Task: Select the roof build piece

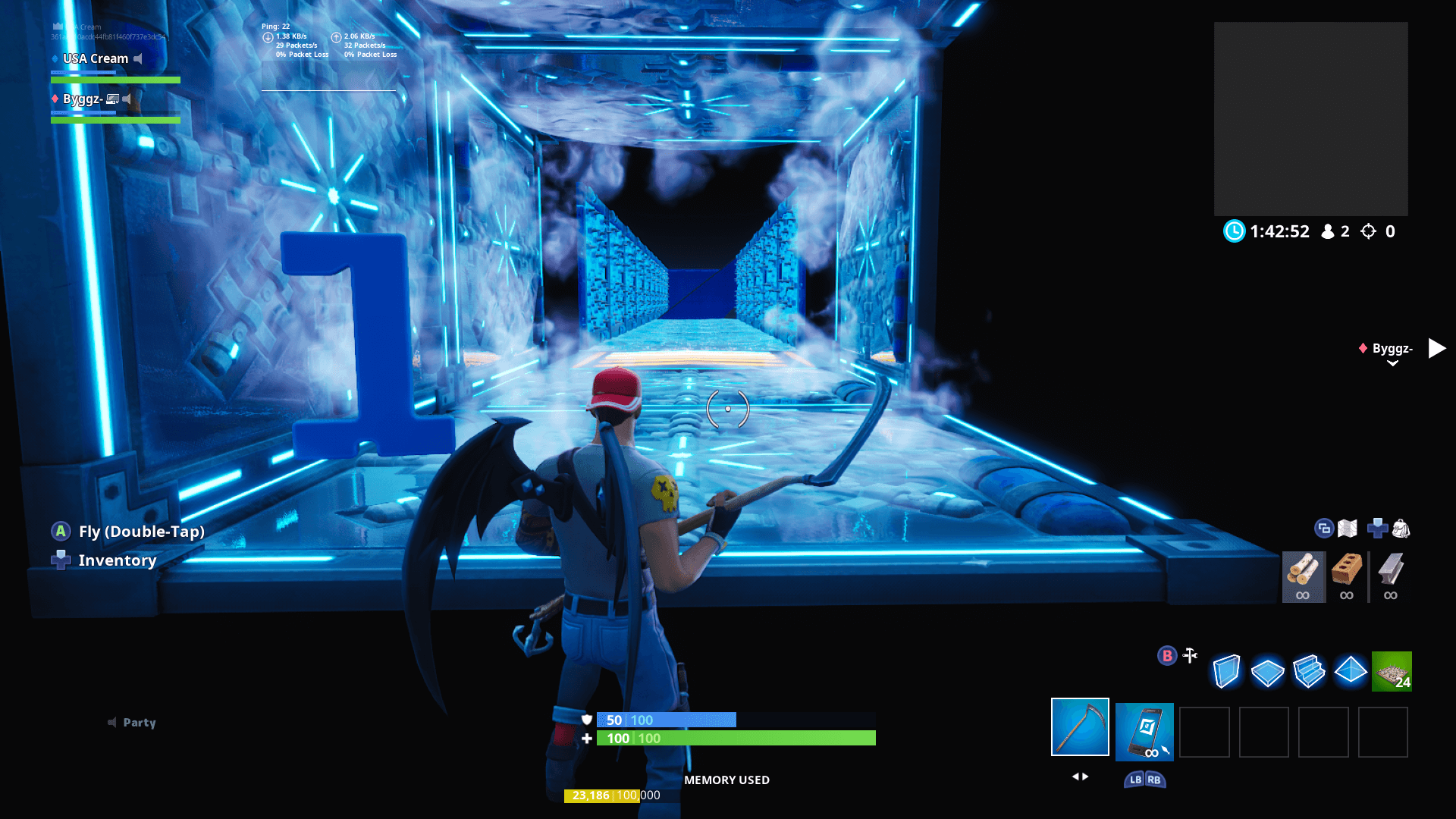Action: pyautogui.click(x=1351, y=671)
